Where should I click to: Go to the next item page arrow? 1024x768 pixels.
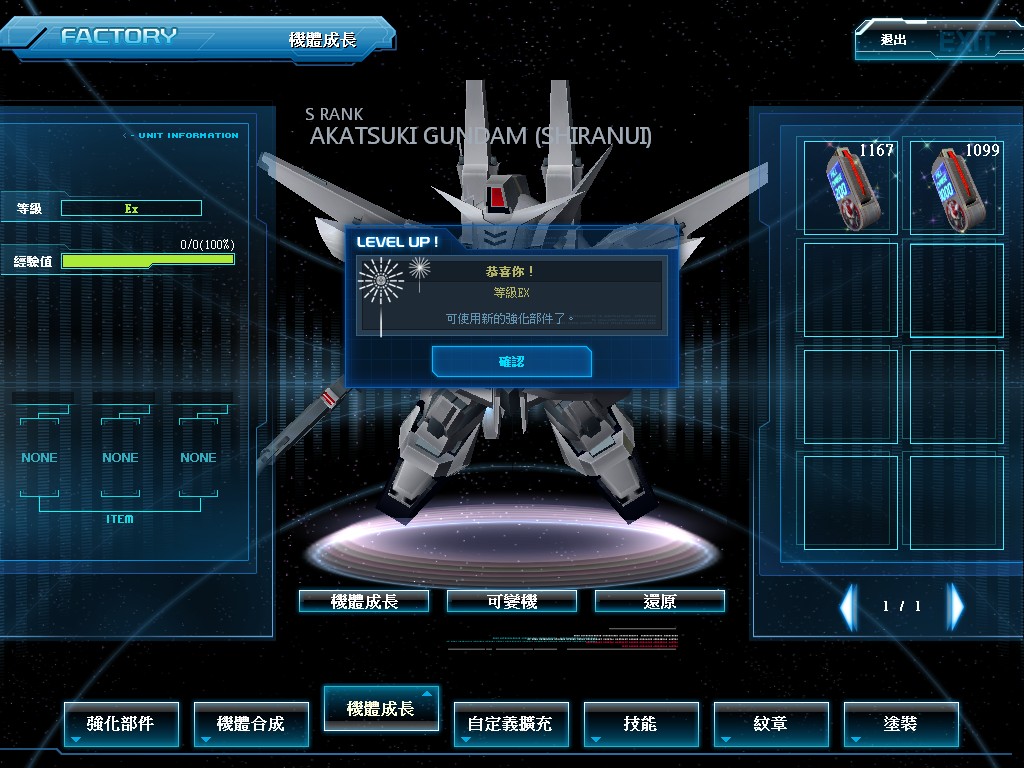coord(956,606)
